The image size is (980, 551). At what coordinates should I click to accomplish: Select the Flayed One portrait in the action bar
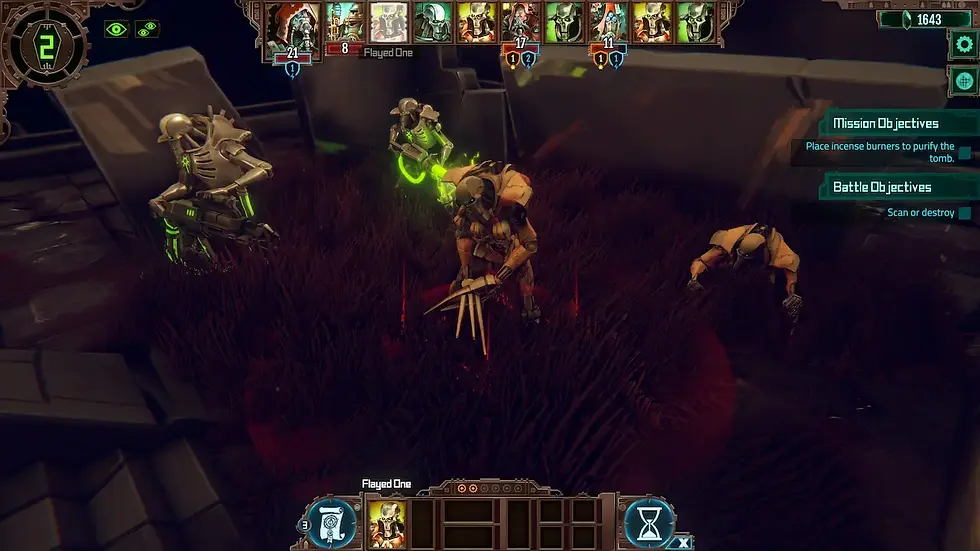(x=386, y=522)
